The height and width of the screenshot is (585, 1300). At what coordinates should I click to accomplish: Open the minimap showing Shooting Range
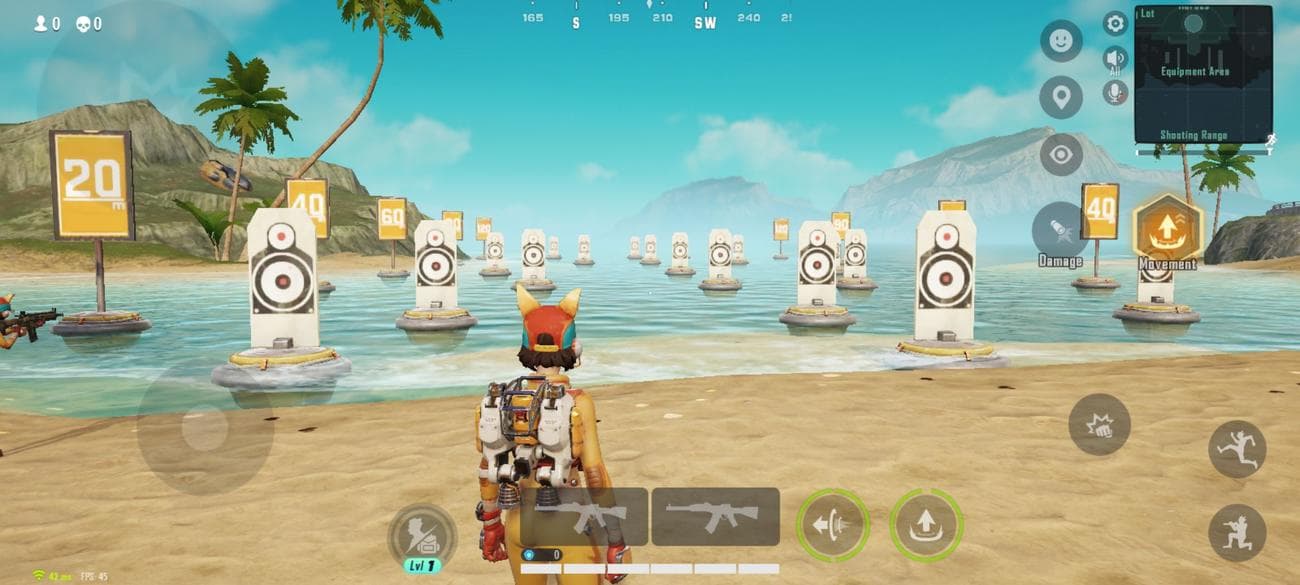pyautogui.click(x=1203, y=75)
